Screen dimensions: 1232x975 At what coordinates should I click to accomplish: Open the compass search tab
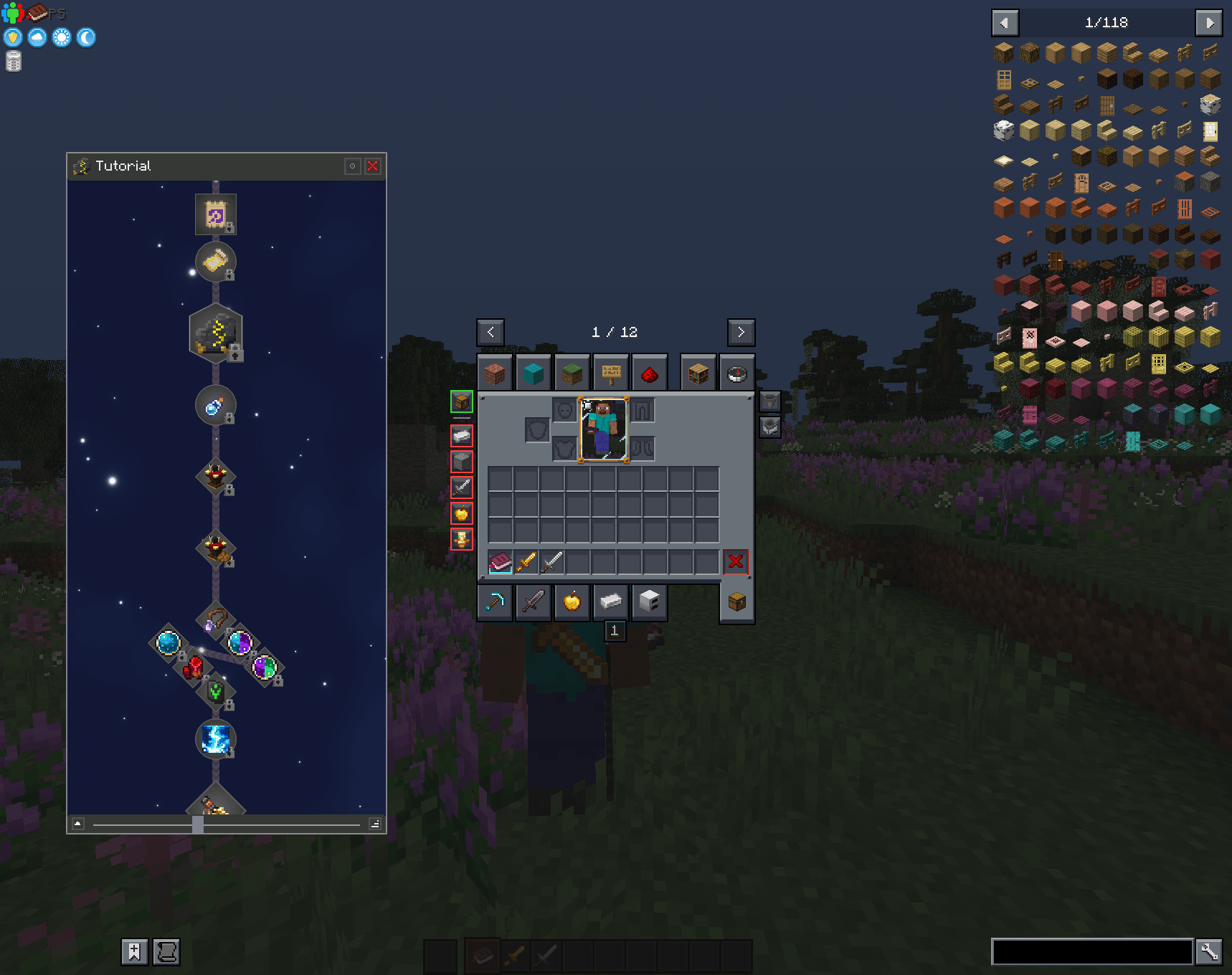[x=737, y=373]
